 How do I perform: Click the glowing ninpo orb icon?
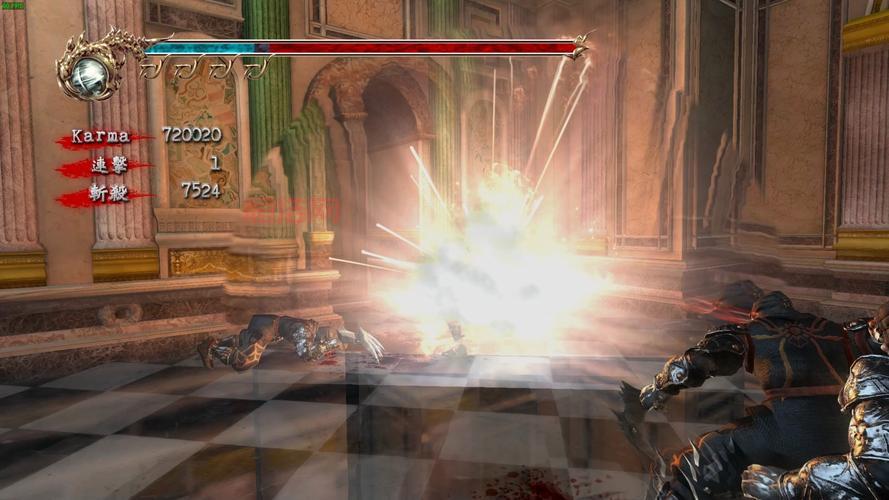click(88, 72)
